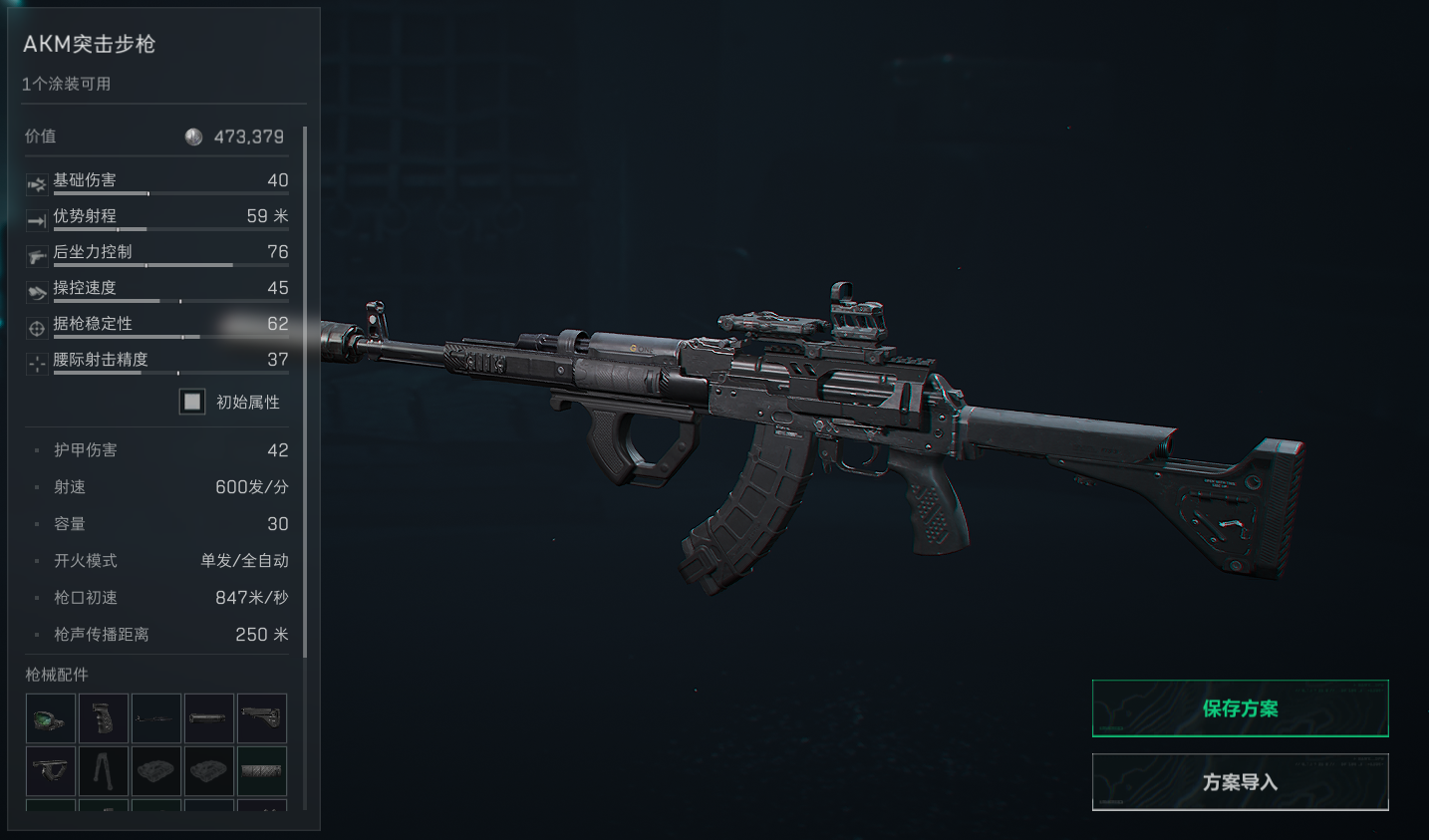Click the textured rail cover attachment slot

261,771
